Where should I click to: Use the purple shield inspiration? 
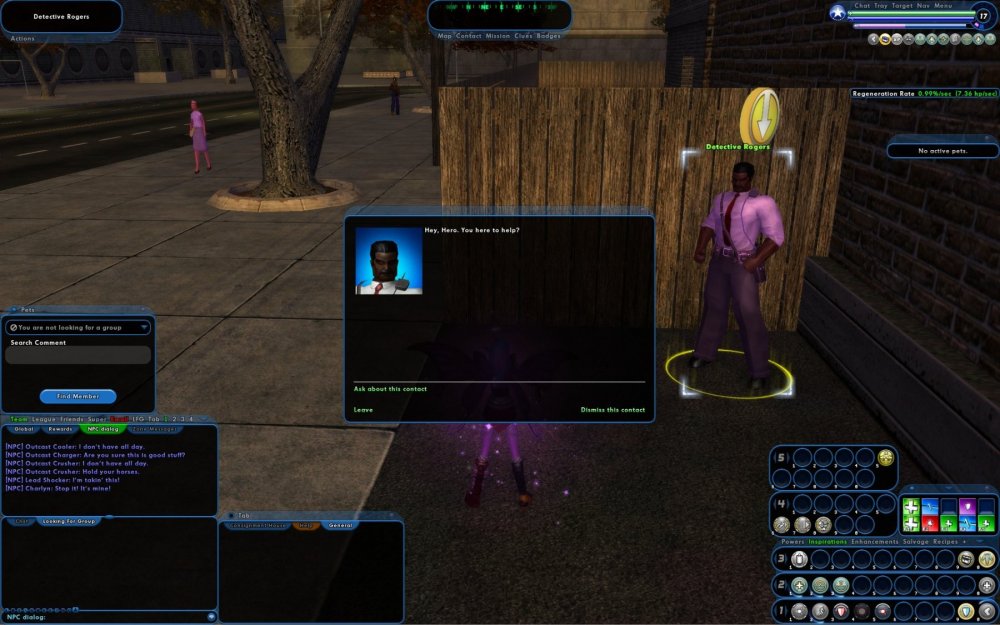point(967,507)
